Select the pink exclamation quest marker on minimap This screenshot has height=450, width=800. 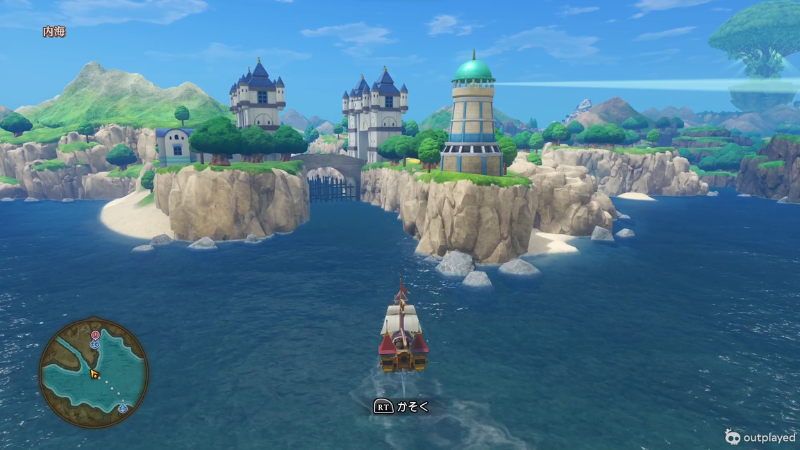[95, 335]
